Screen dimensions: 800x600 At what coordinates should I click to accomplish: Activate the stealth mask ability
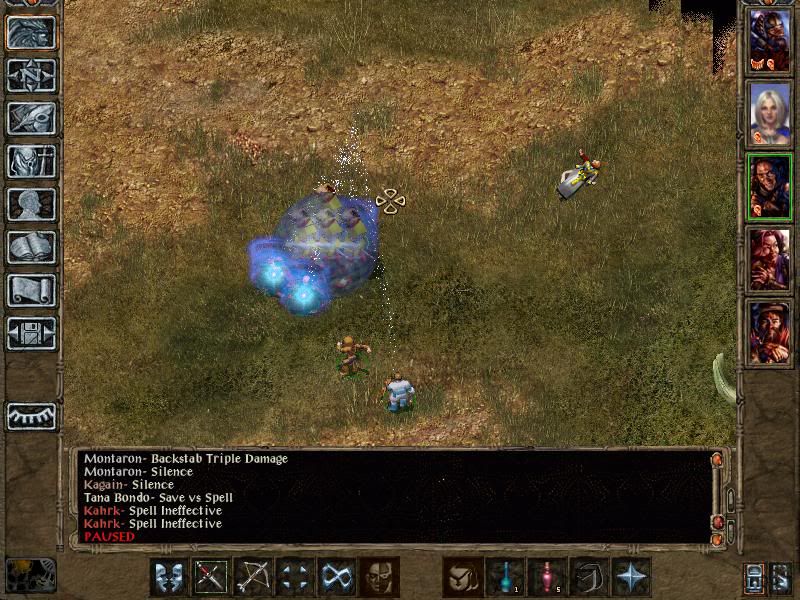point(379,577)
